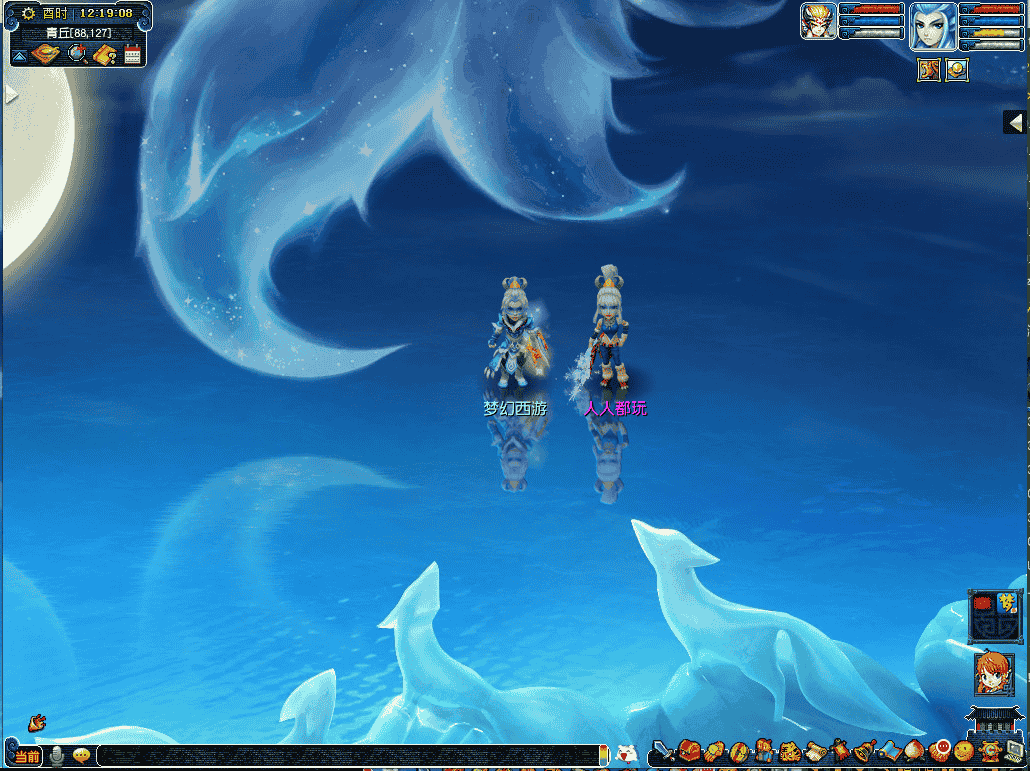Image resolution: width=1030 pixels, height=771 pixels.
Task: Toggle the microphone voice chat button
Action: tap(57, 756)
